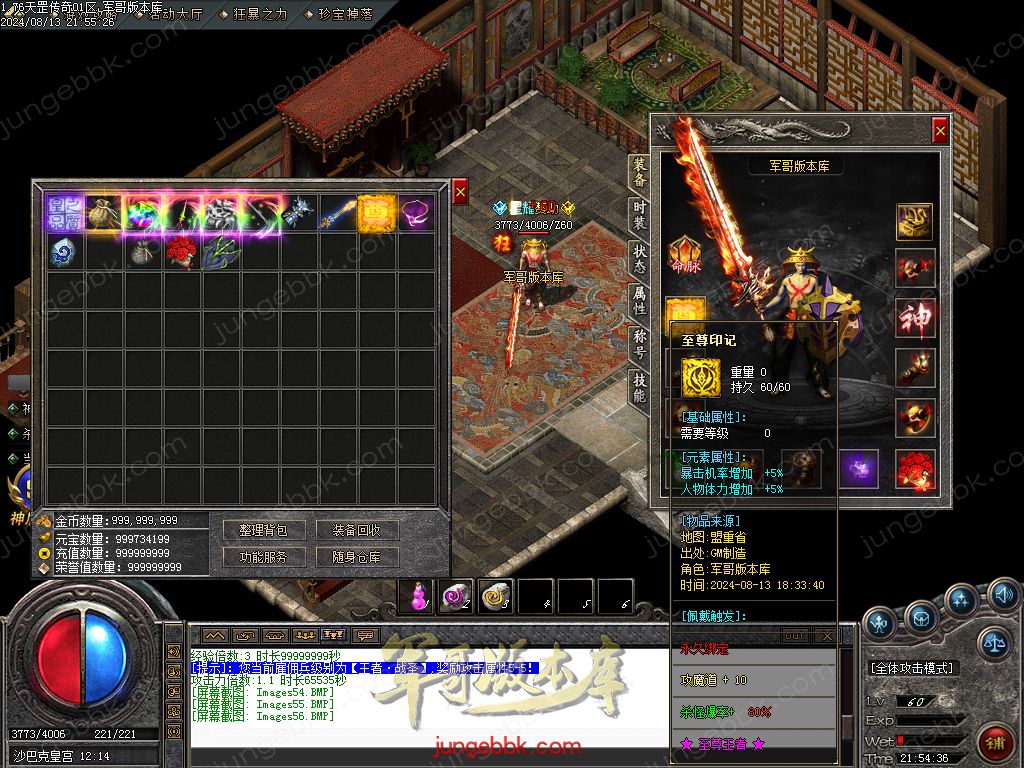Select the rainbow orb item in bag
This screenshot has height=768, width=1024.
pyautogui.click(x=140, y=213)
